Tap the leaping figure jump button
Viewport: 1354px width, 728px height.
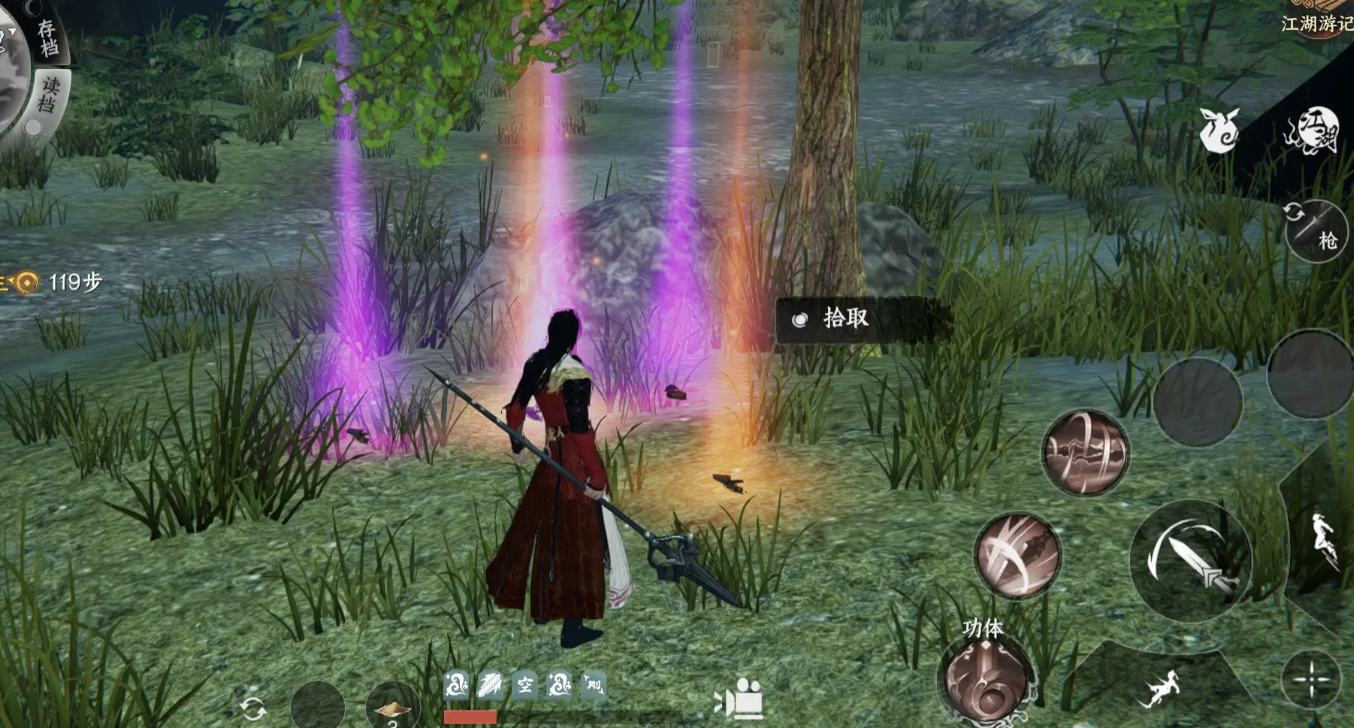click(x=1327, y=540)
